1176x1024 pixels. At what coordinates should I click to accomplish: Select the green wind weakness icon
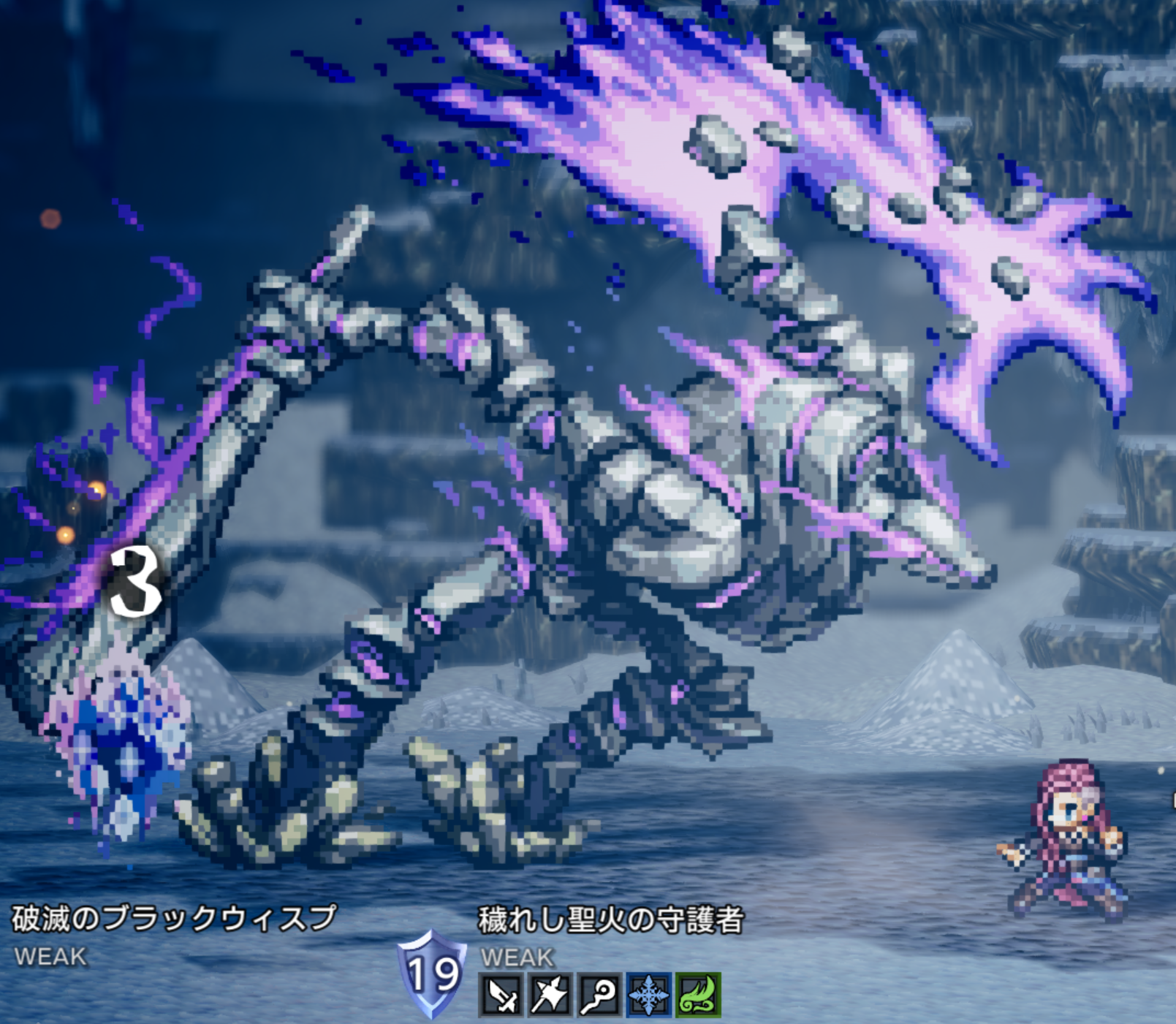pyautogui.click(x=697, y=995)
